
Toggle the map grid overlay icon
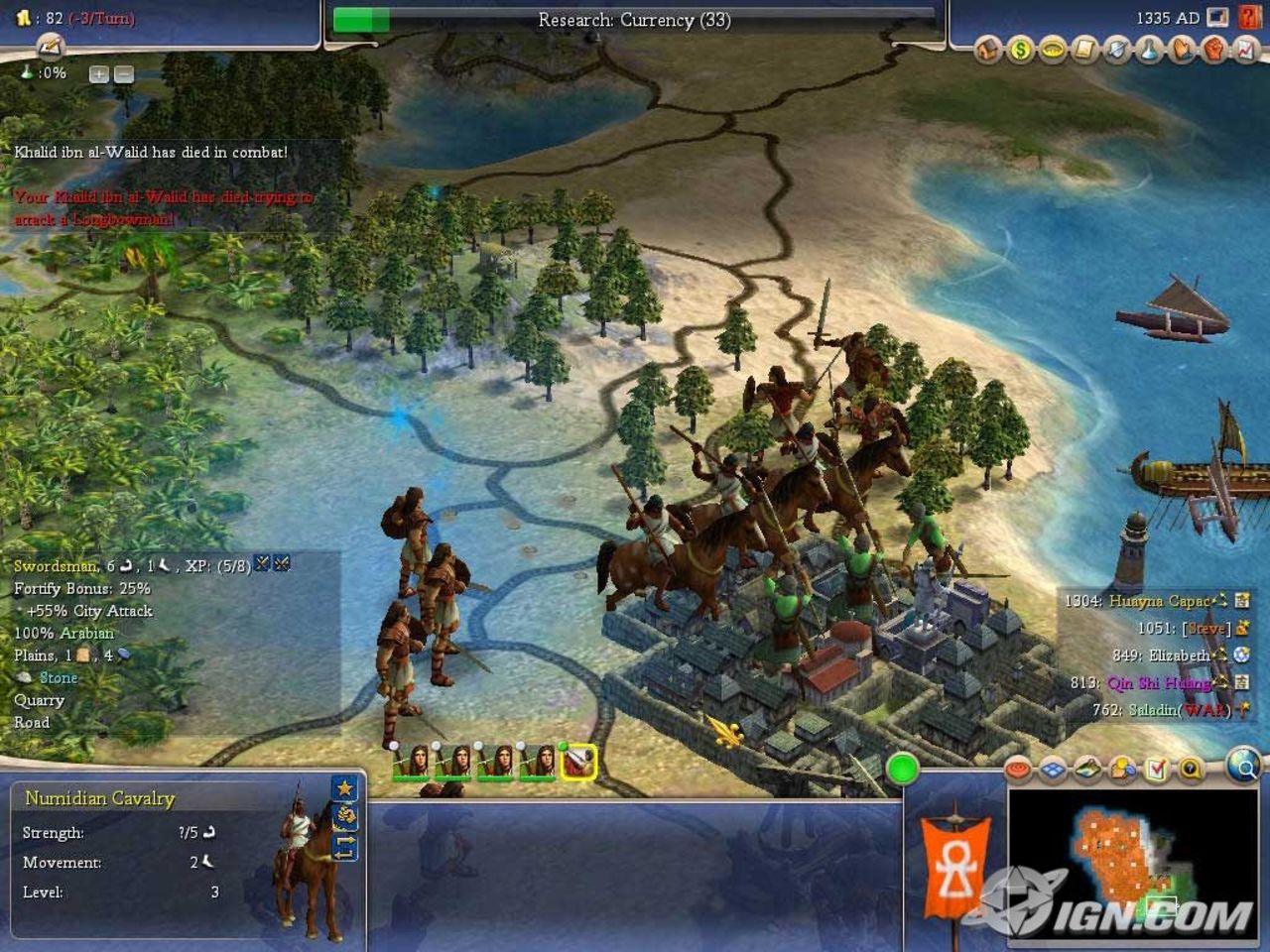pos(1052,769)
